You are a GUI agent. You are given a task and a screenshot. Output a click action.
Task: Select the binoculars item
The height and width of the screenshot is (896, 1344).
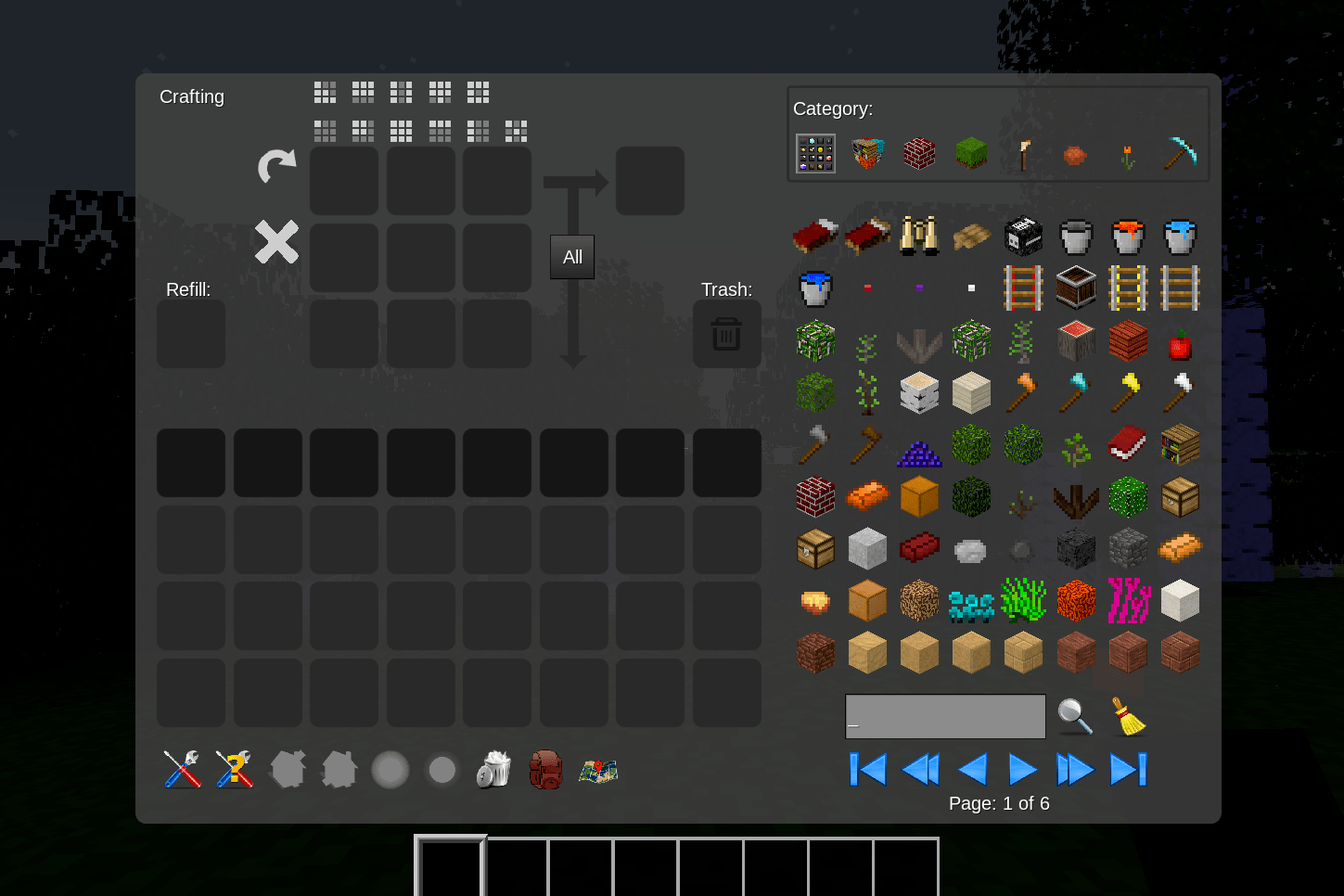click(x=919, y=236)
